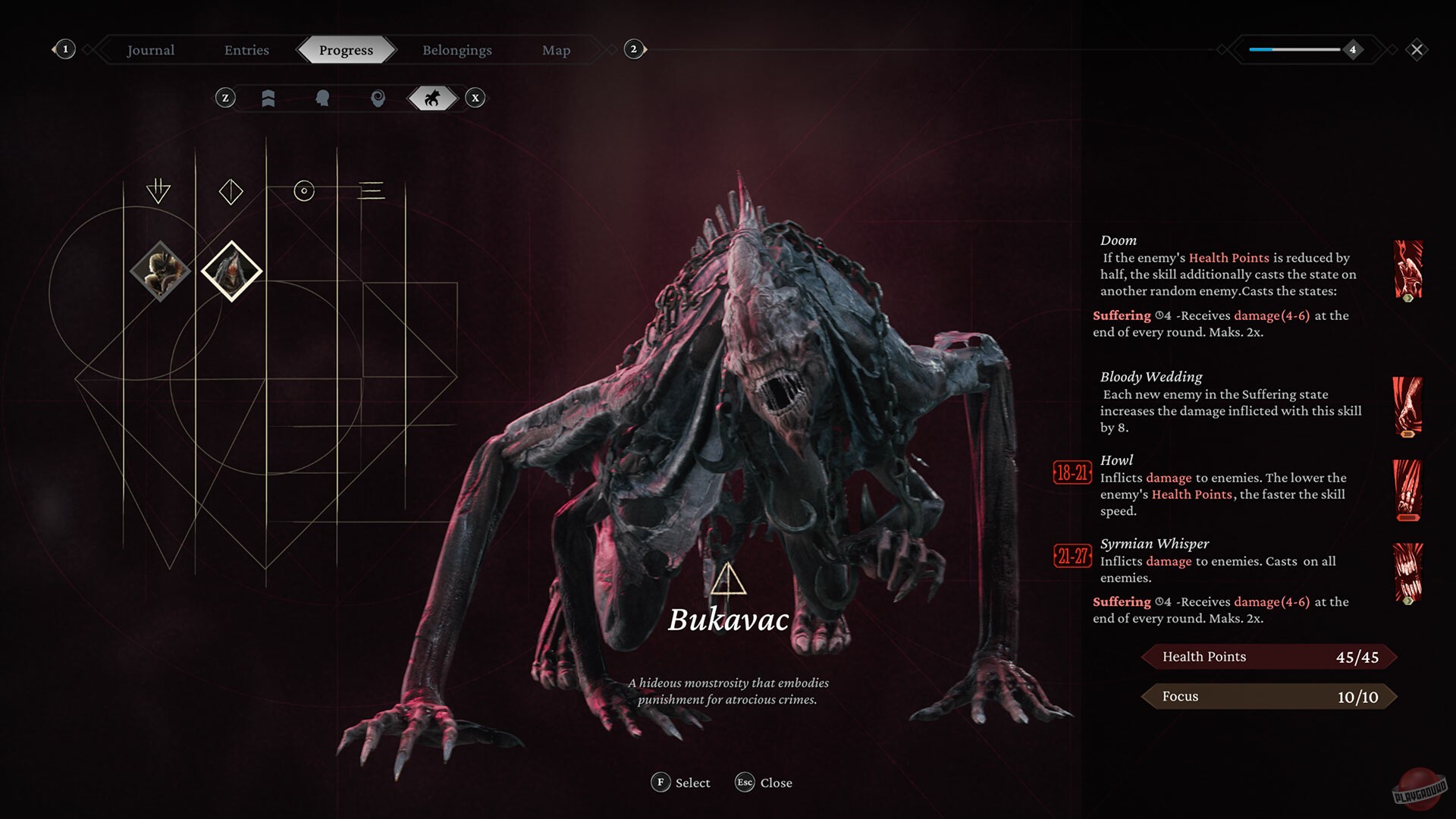Select the spiral spirit category icon
This screenshot has height=819, width=1456.
pyautogui.click(x=379, y=98)
